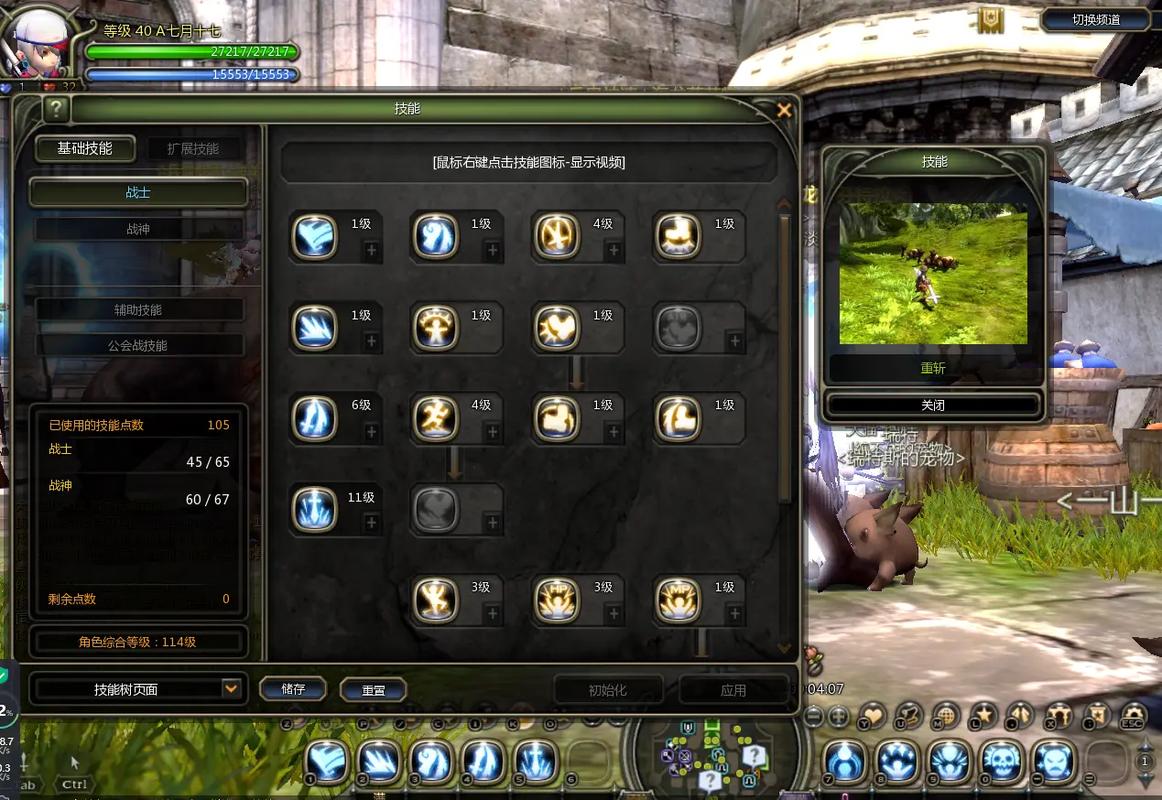Click the skull icon on the bottom bar
Viewport: 1162px width, 800px height.
click(x=1001, y=762)
